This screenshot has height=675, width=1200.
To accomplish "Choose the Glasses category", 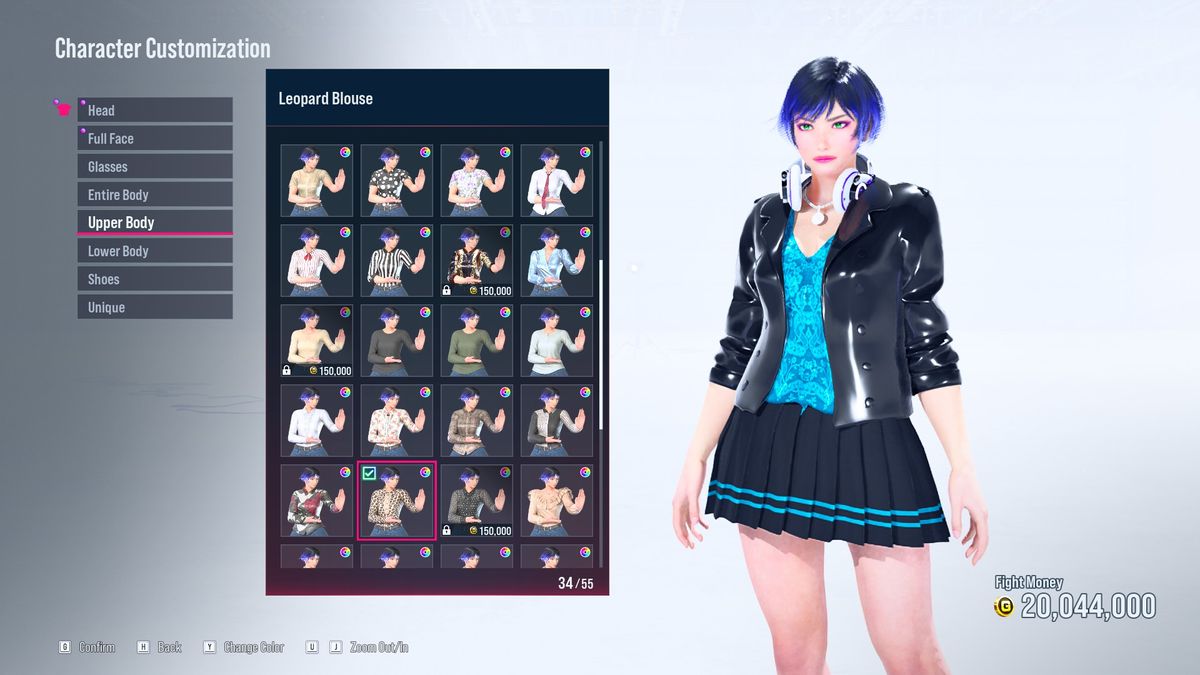I will [155, 166].
